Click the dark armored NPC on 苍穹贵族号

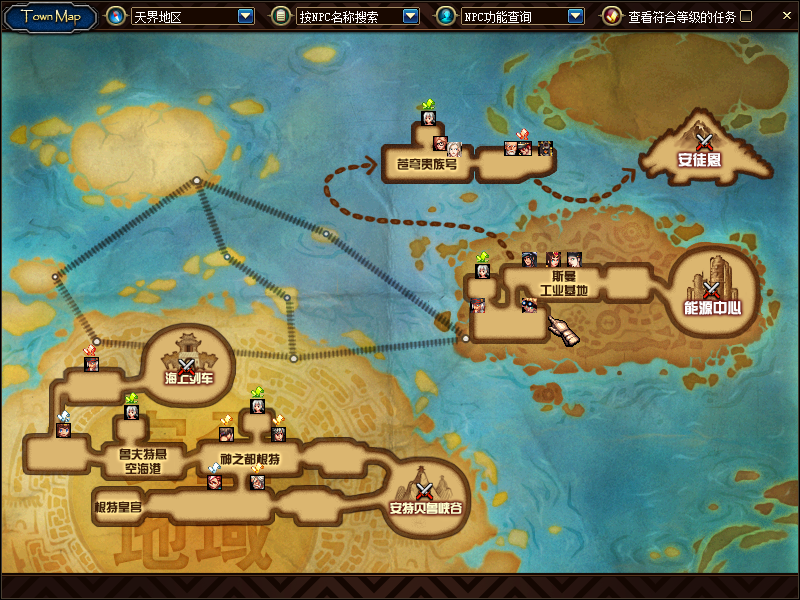pos(545,148)
